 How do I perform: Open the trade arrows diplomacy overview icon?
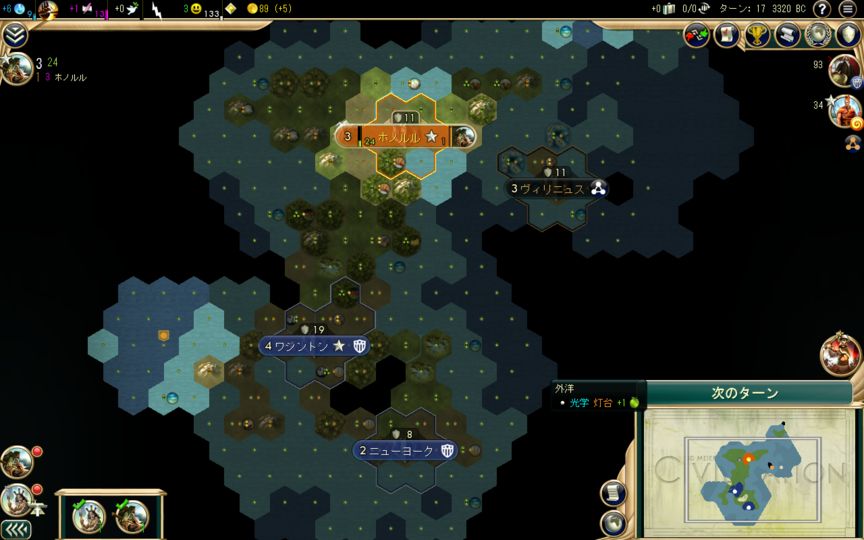[697, 35]
